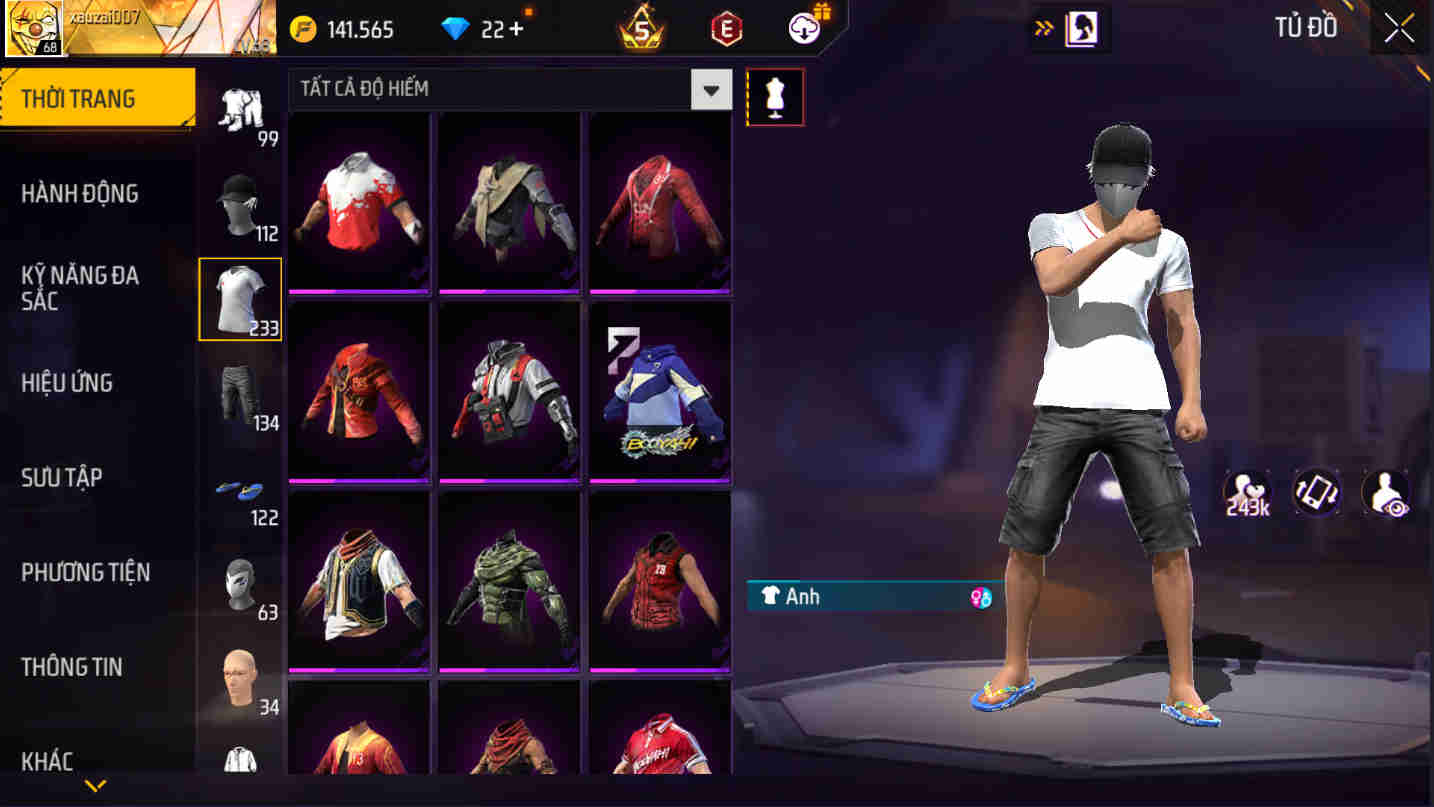This screenshot has width=1434, height=807.
Task: Select the slippers category icon
Action: click(x=239, y=492)
